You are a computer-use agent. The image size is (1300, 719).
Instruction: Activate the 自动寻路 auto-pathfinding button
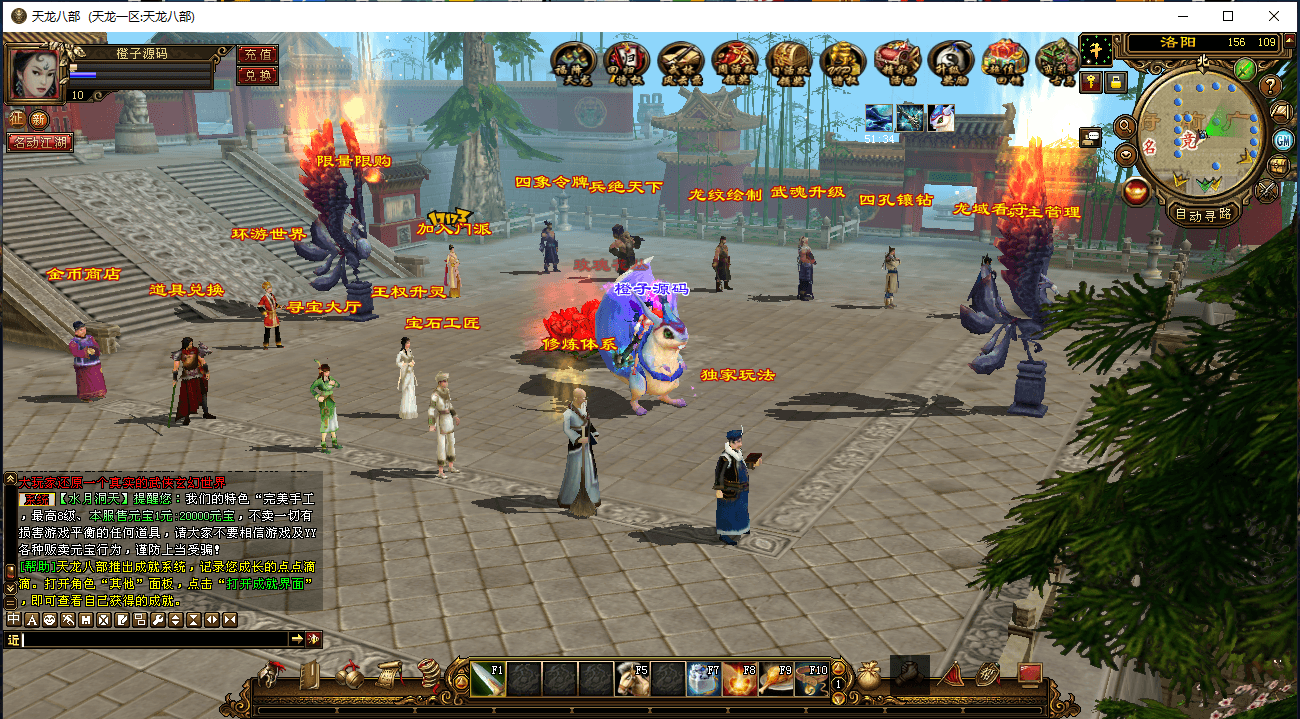(1203, 214)
